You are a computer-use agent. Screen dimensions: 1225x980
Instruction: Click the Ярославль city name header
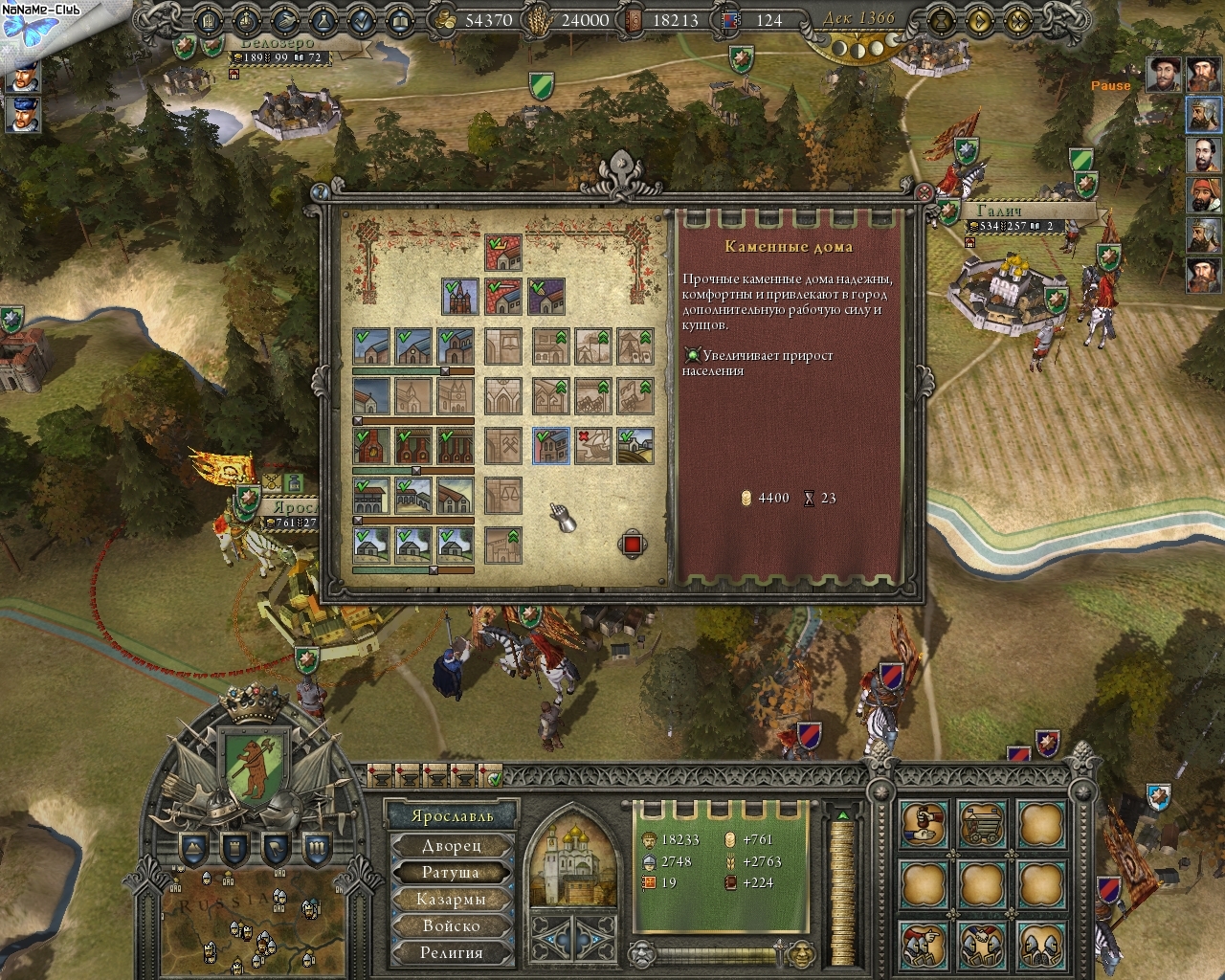tap(452, 816)
